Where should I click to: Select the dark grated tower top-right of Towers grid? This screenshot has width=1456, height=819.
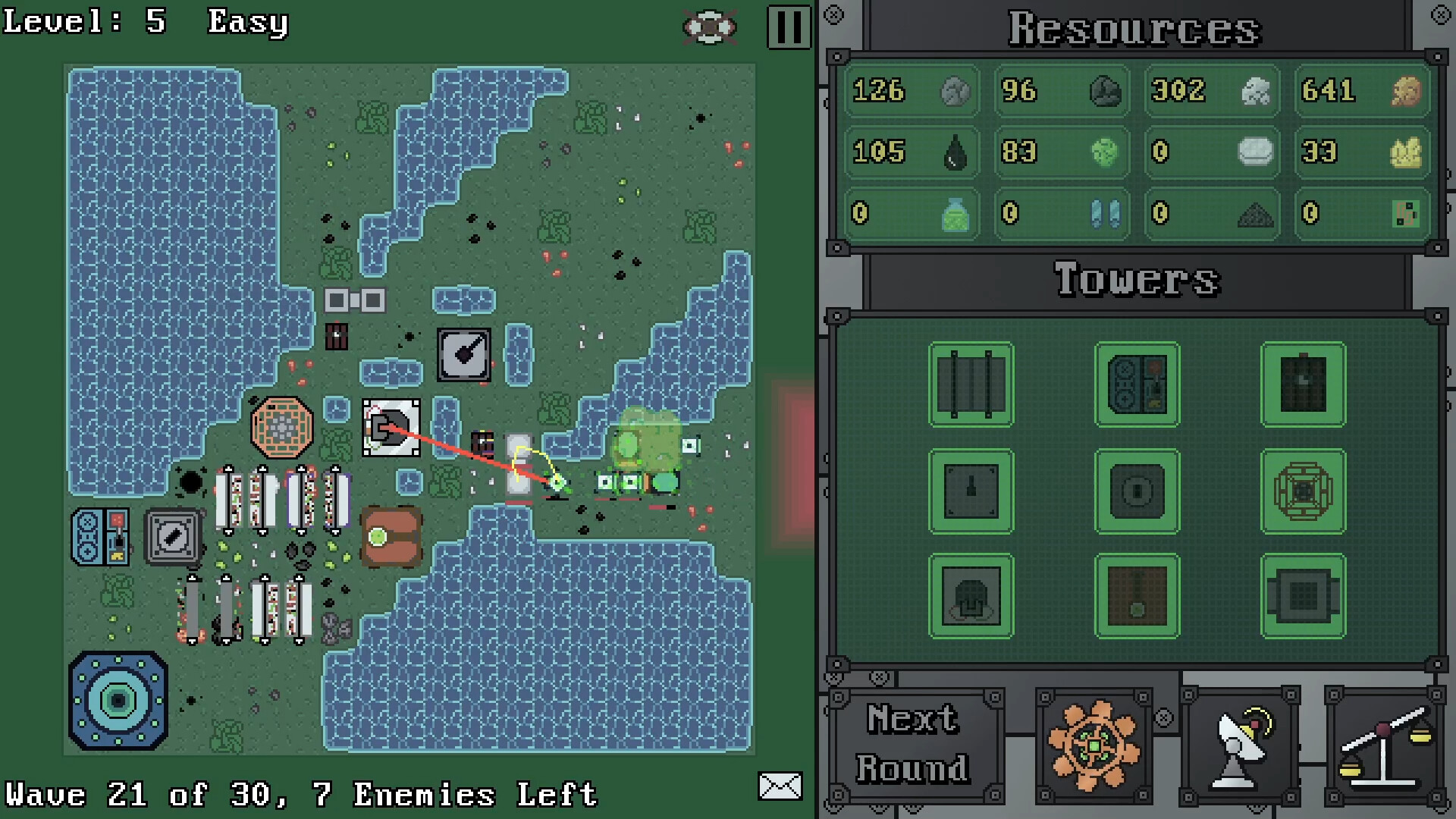(1303, 383)
